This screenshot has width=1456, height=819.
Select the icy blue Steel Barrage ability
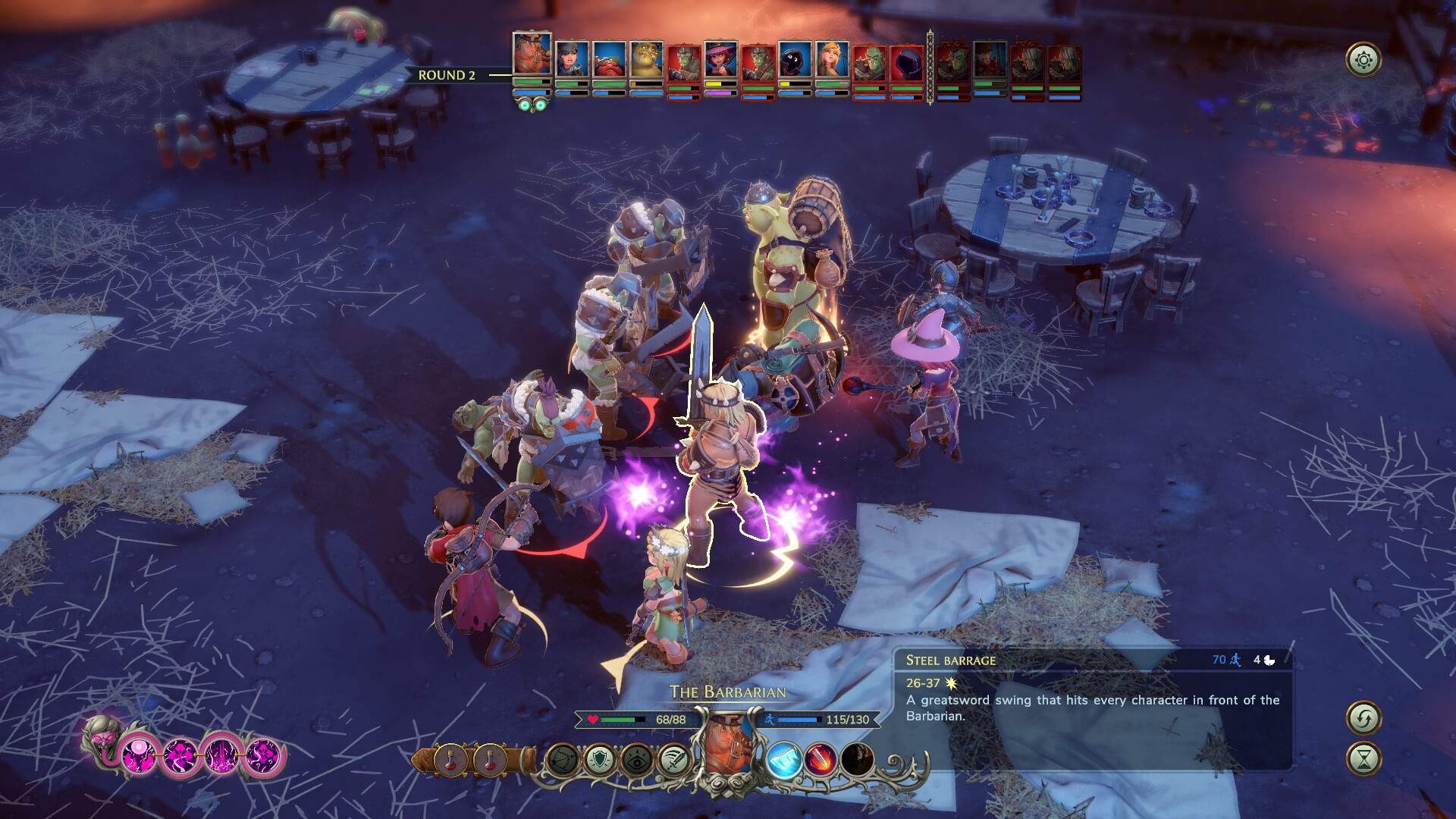pyautogui.click(x=783, y=758)
